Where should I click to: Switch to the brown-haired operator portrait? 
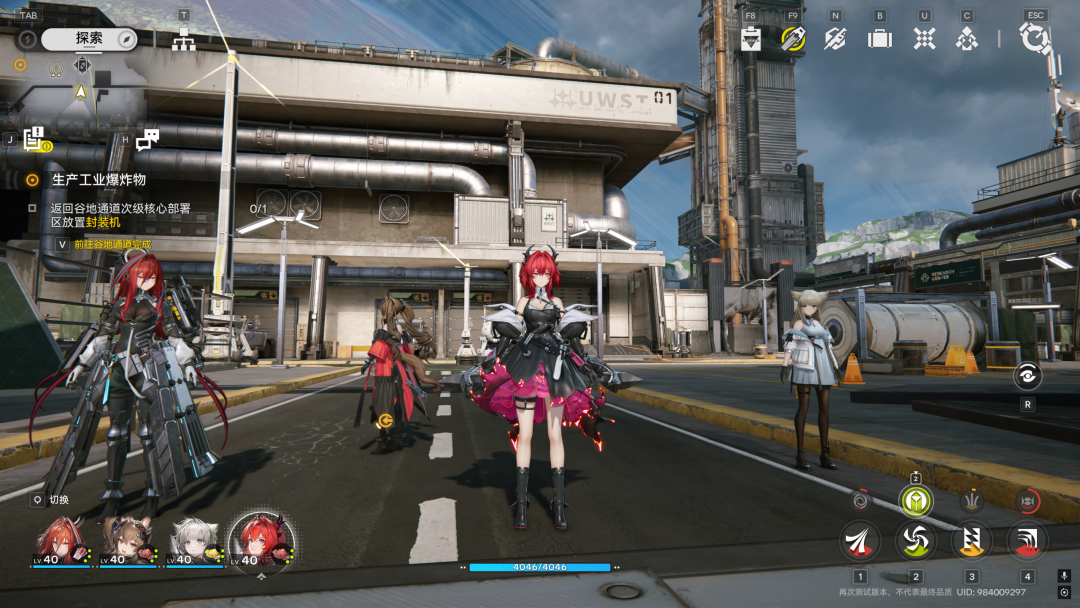126,540
